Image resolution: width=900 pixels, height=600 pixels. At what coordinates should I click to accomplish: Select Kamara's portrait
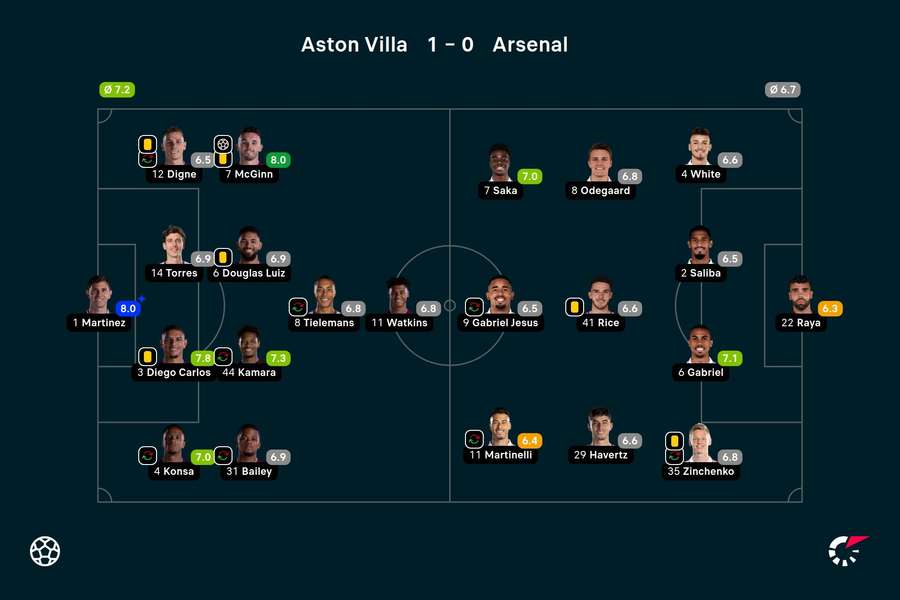tap(249, 345)
